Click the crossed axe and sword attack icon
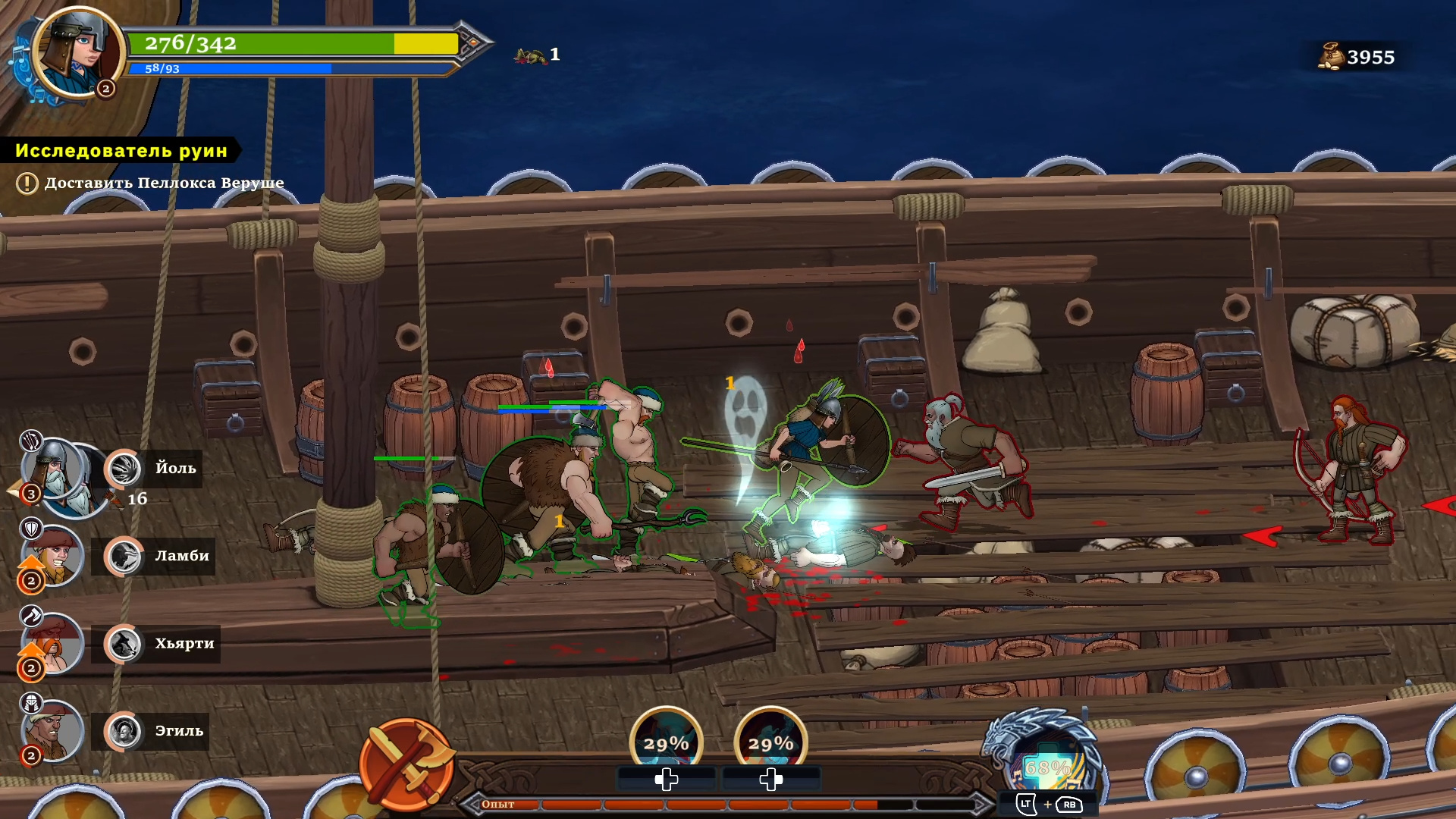The image size is (1456, 819). click(x=407, y=763)
